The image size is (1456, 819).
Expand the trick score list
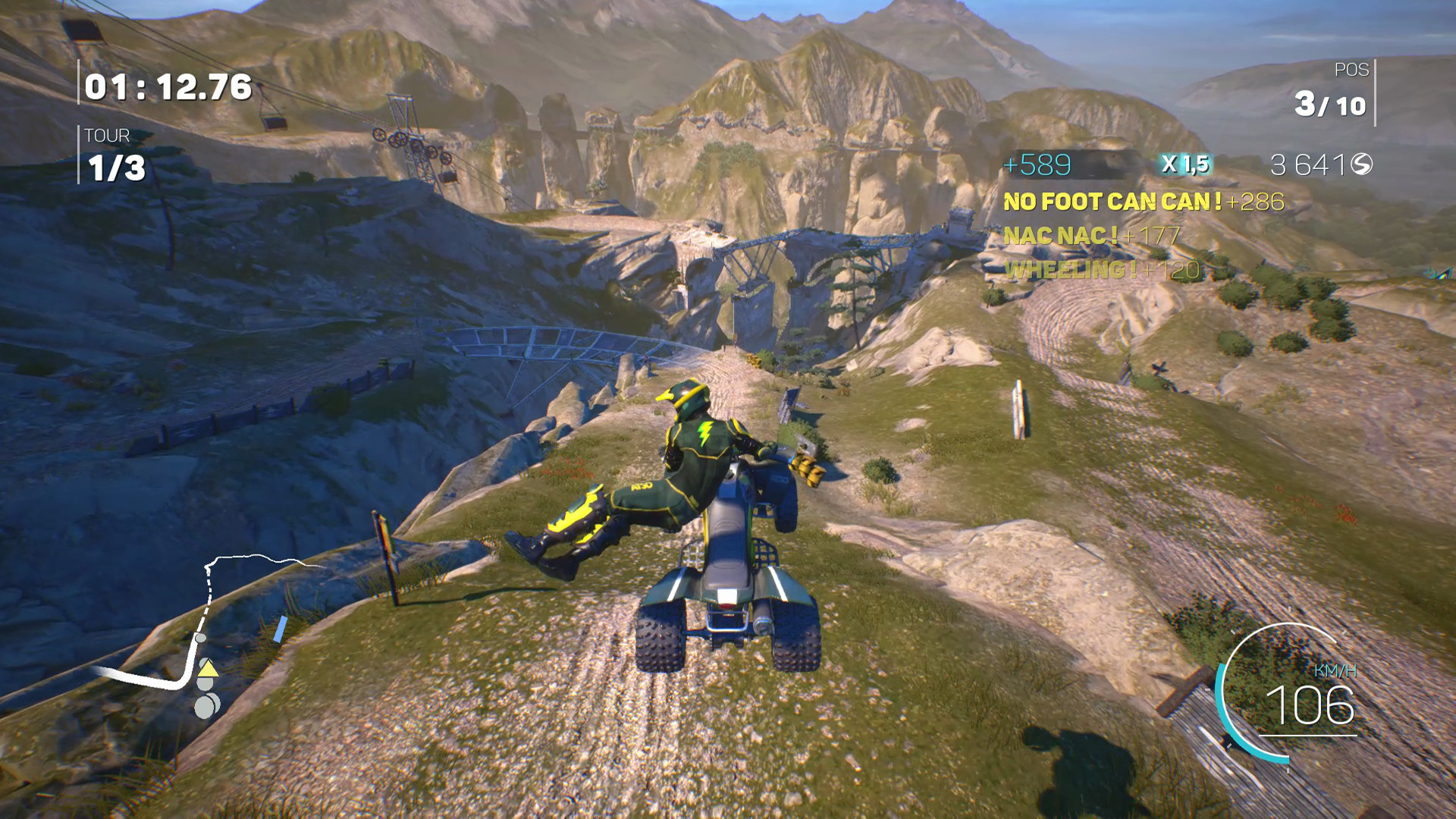(1100, 235)
